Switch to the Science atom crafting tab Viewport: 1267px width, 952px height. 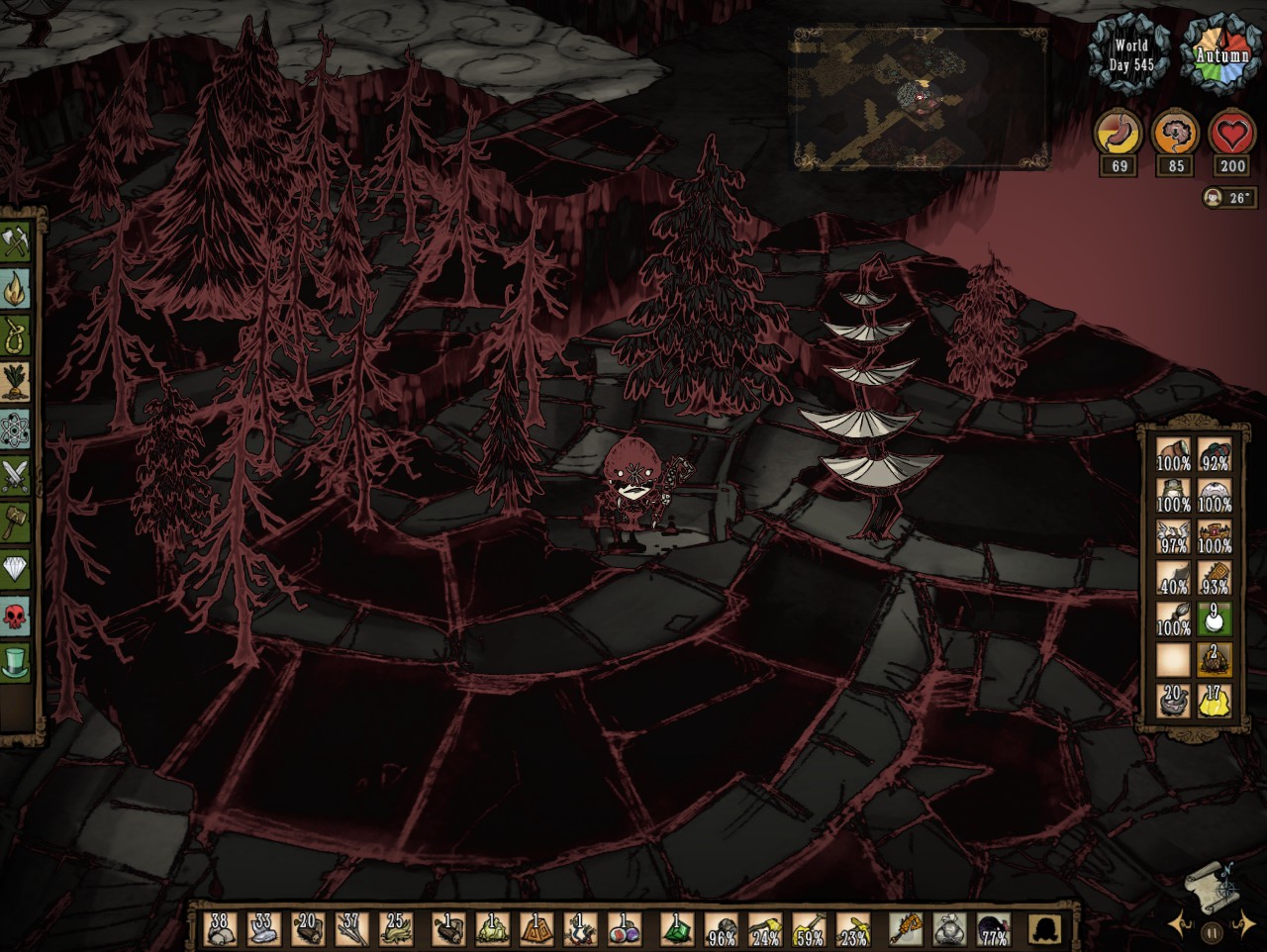[18, 429]
